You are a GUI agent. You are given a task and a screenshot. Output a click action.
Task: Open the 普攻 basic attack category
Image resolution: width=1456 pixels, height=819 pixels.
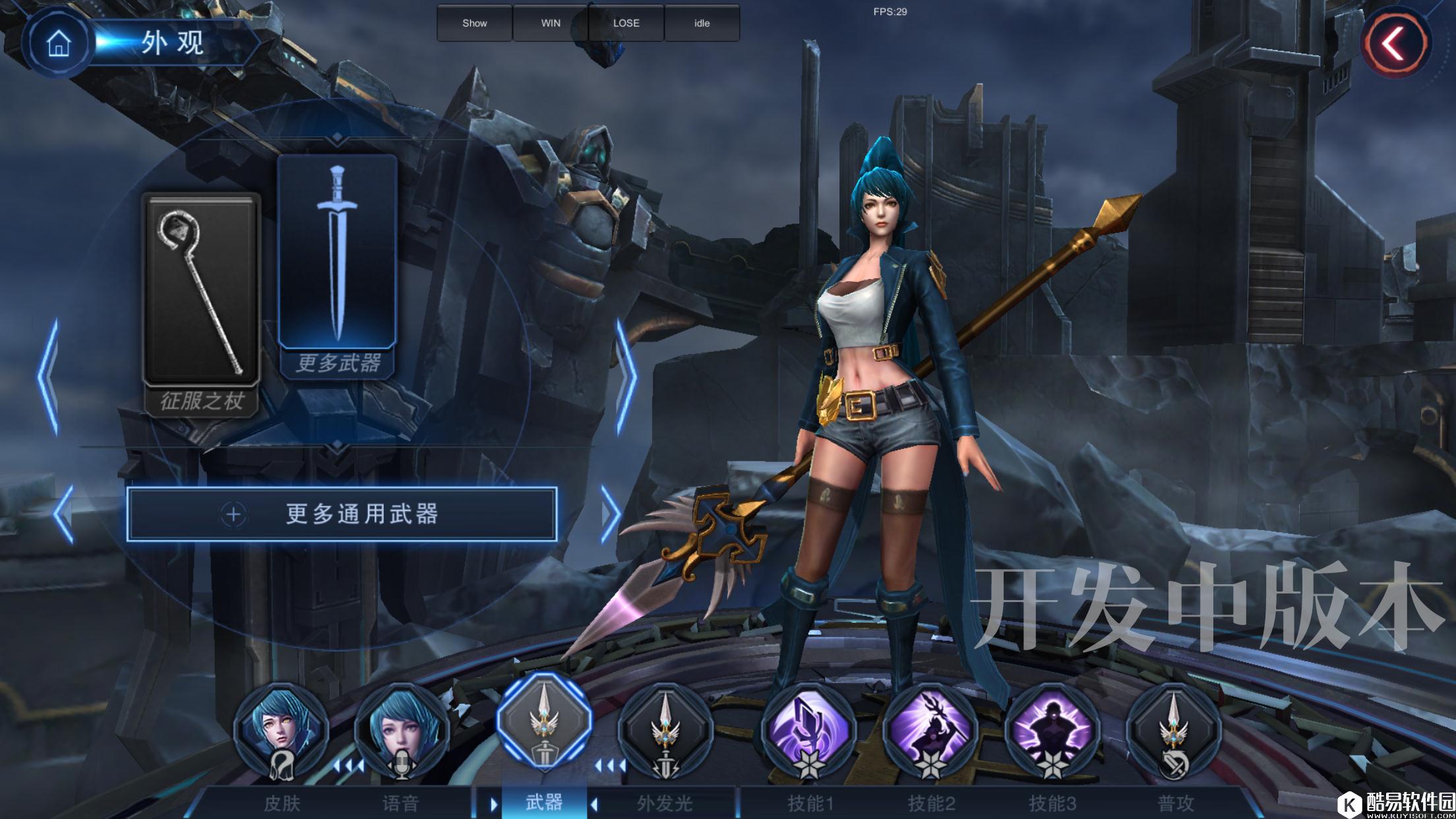tap(1174, 732)
